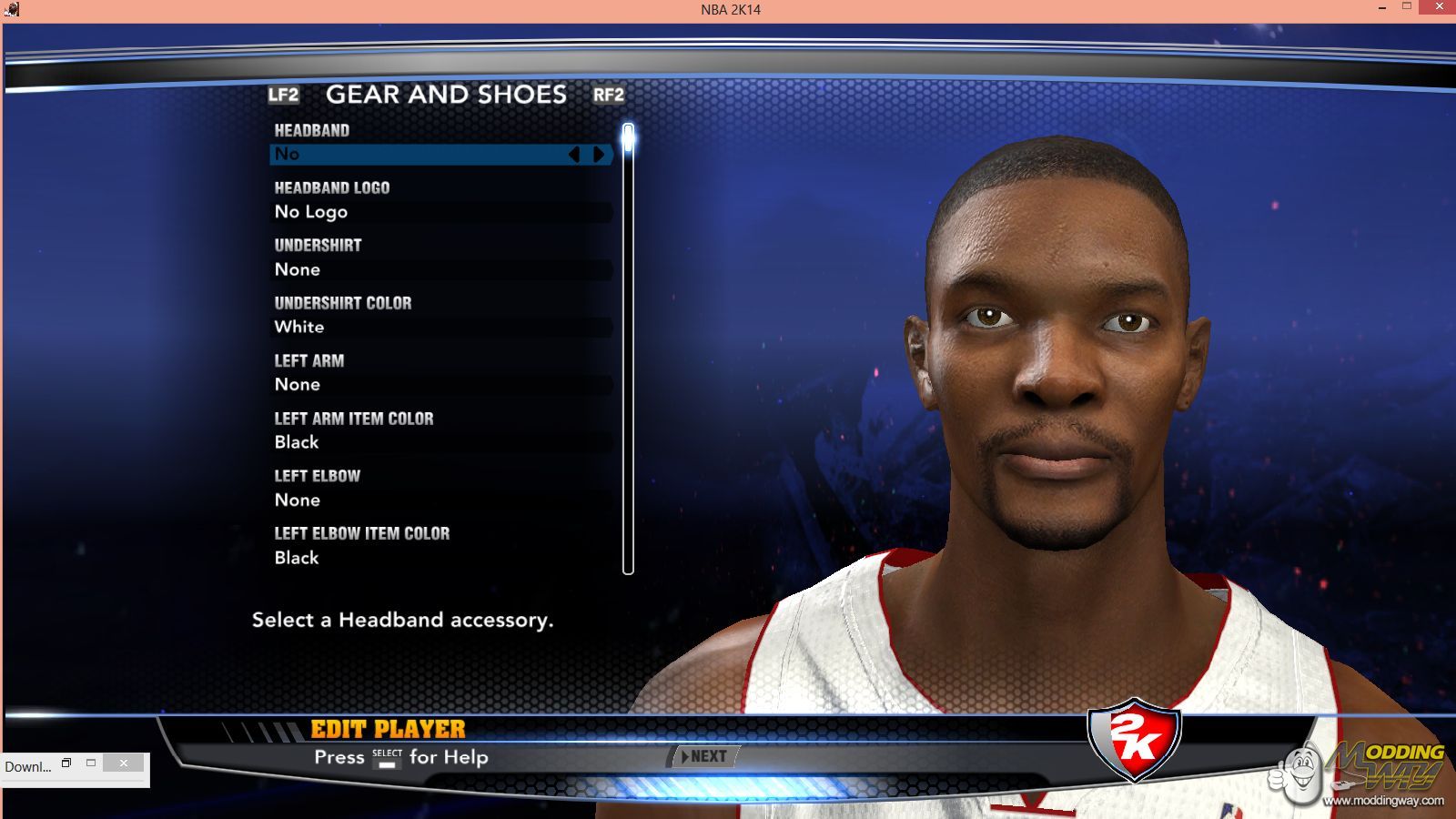Switch to the next tab with RF2
Image resolution: width=1456 pixels, height=819 pixels.
coord(608,95)
